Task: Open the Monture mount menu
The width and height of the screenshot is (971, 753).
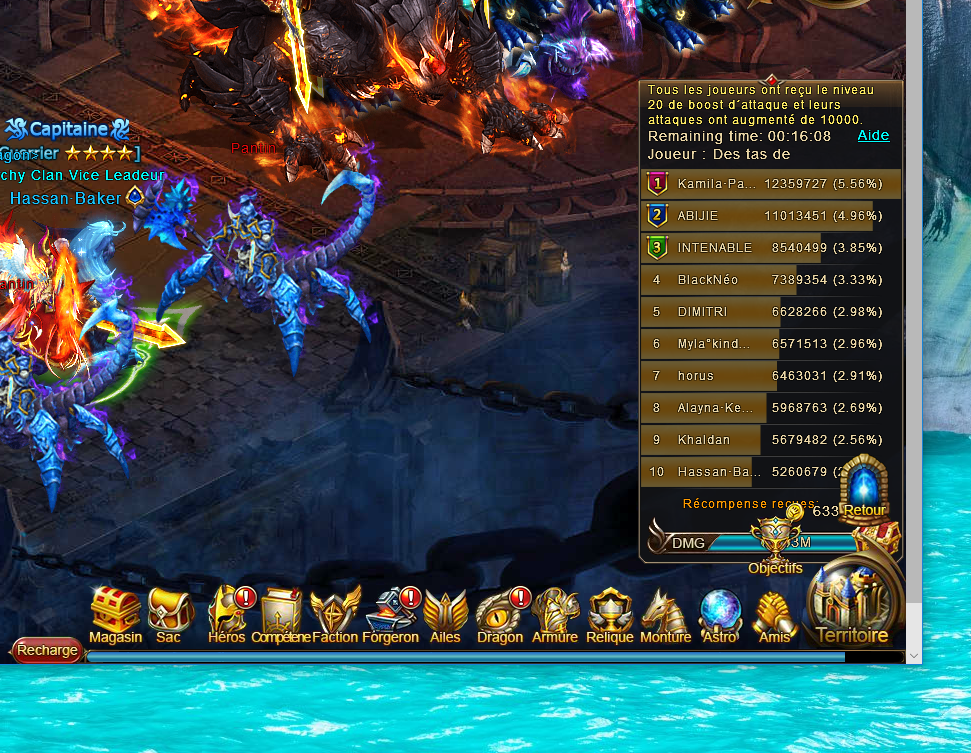Action: (665, 612)
